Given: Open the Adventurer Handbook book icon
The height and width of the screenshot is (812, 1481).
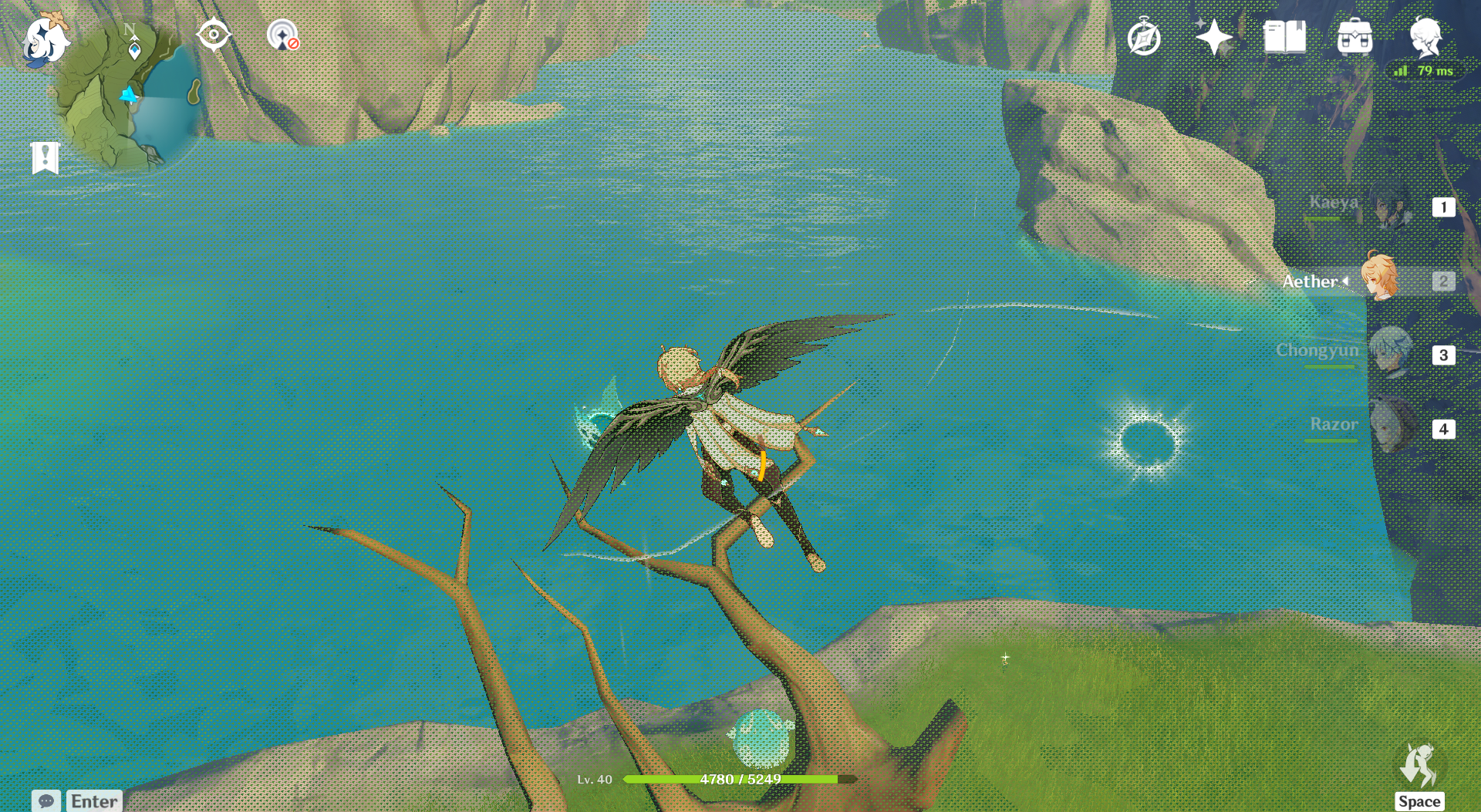Looking at the screenshot, I should 1284,37.
